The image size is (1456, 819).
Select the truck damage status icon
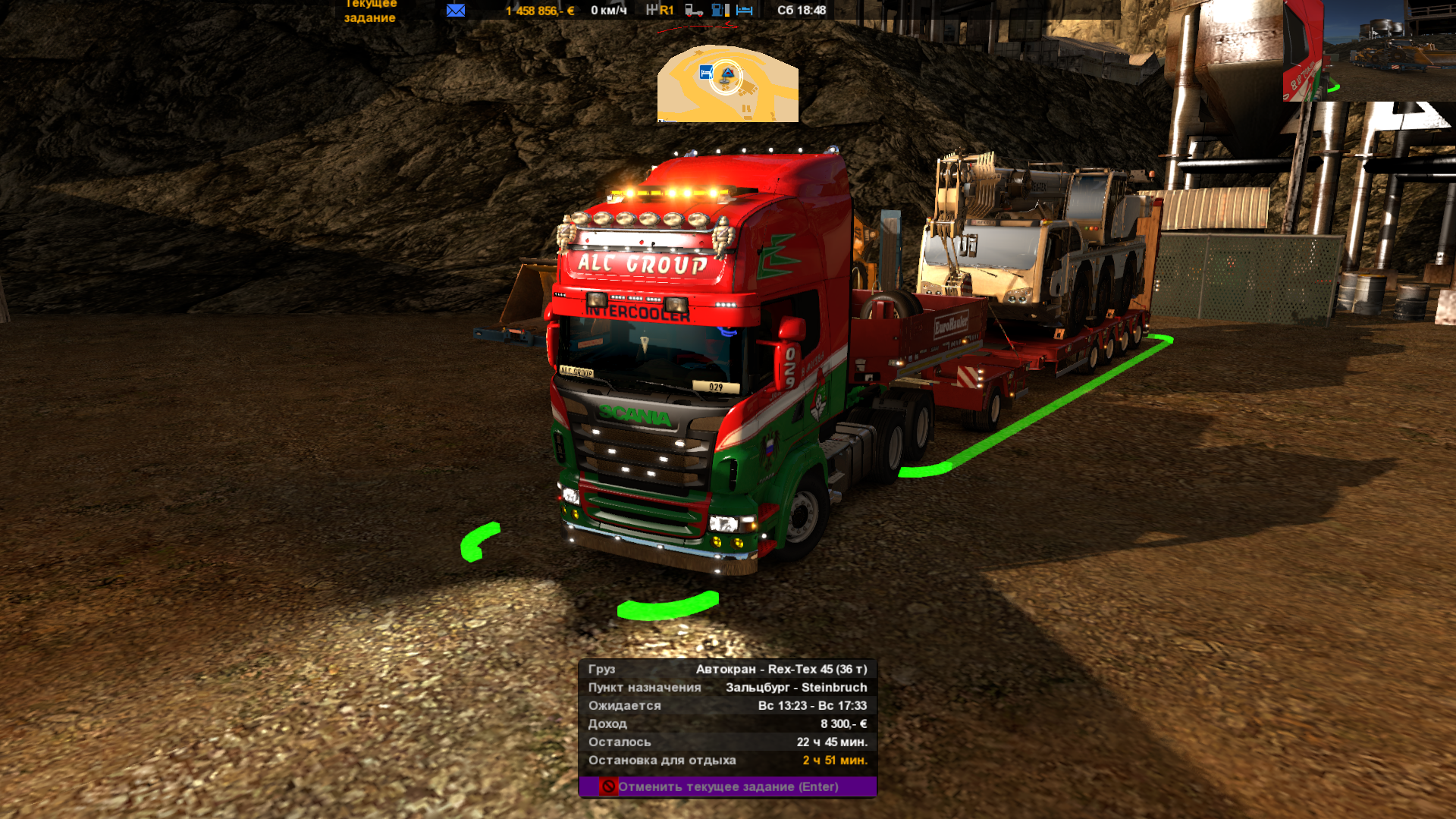click(694, 10)
